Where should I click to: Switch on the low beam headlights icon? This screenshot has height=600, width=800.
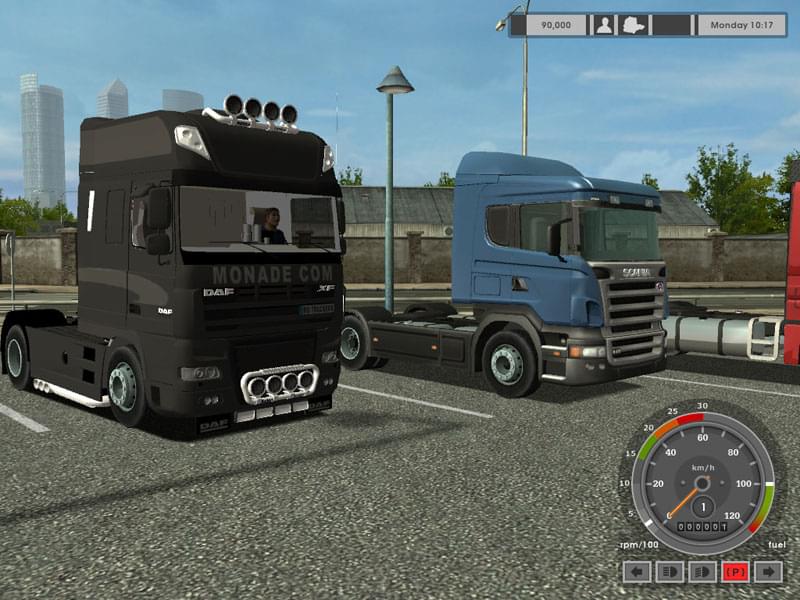click(703, 571)
